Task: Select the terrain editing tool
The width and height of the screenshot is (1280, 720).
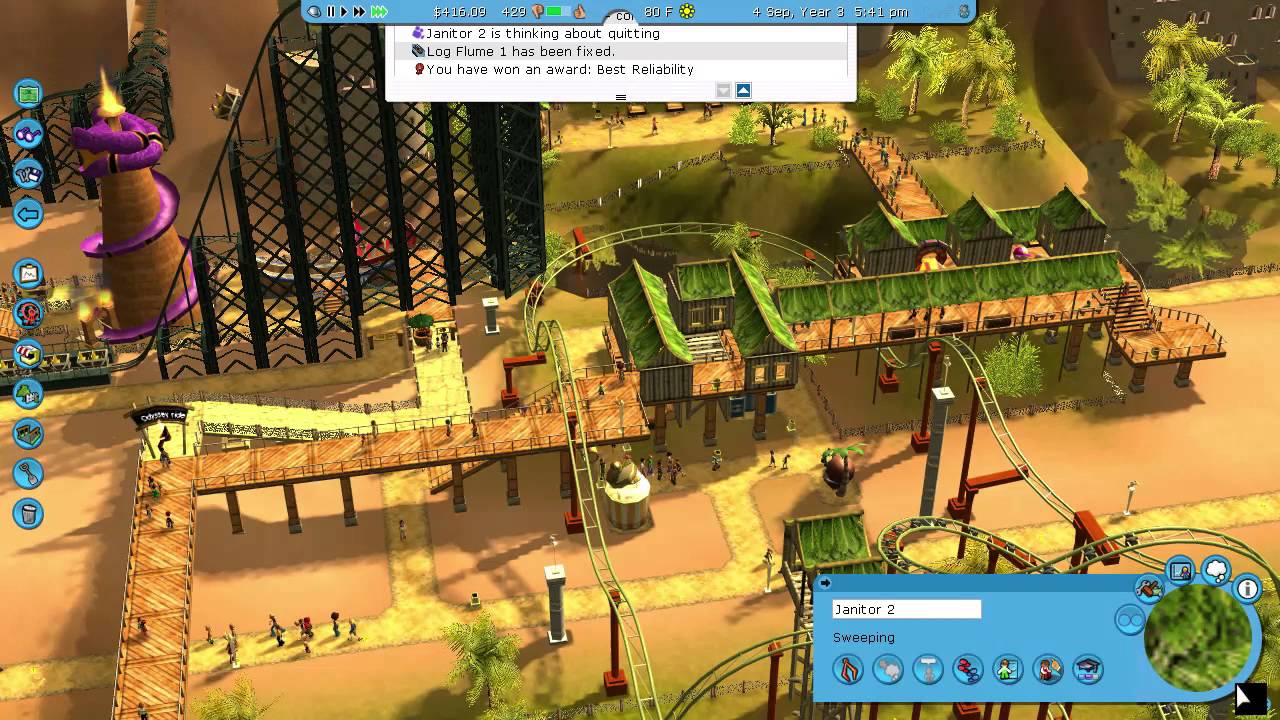Action: 28,434
